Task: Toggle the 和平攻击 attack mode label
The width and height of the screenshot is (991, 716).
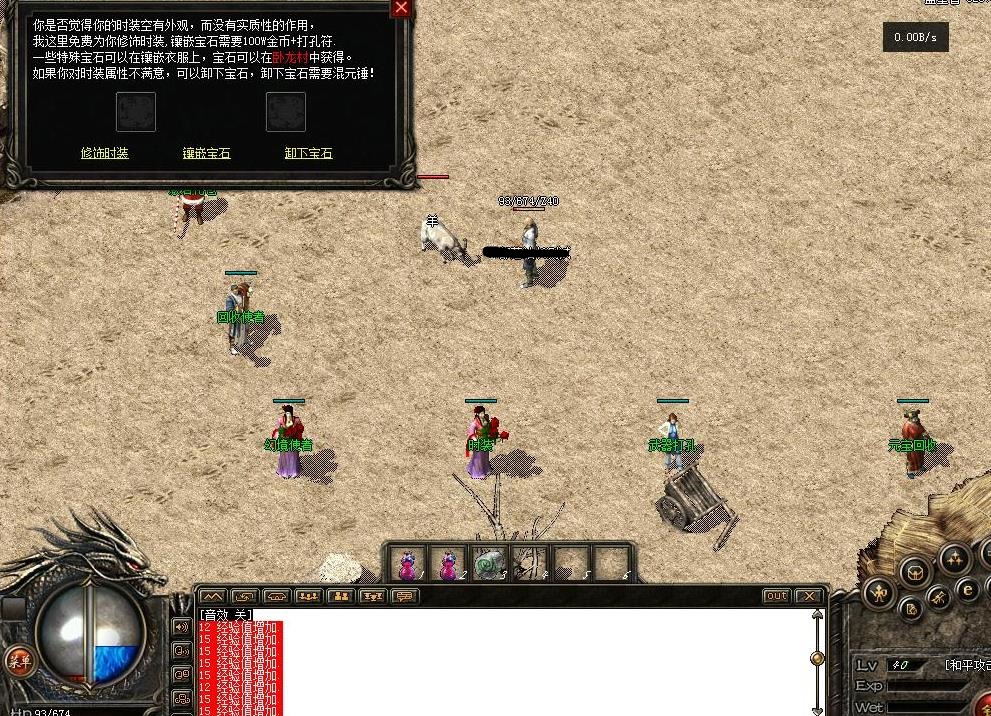Action: tap(966, 665)
